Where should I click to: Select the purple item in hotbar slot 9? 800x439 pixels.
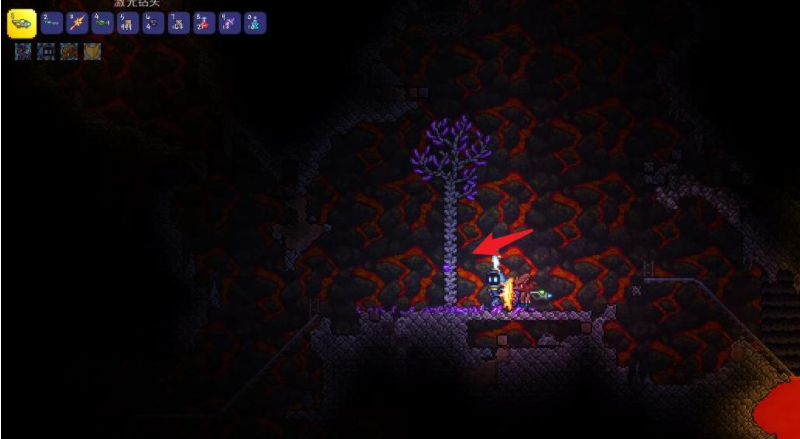pyautogui.click(x=229, y=24)
